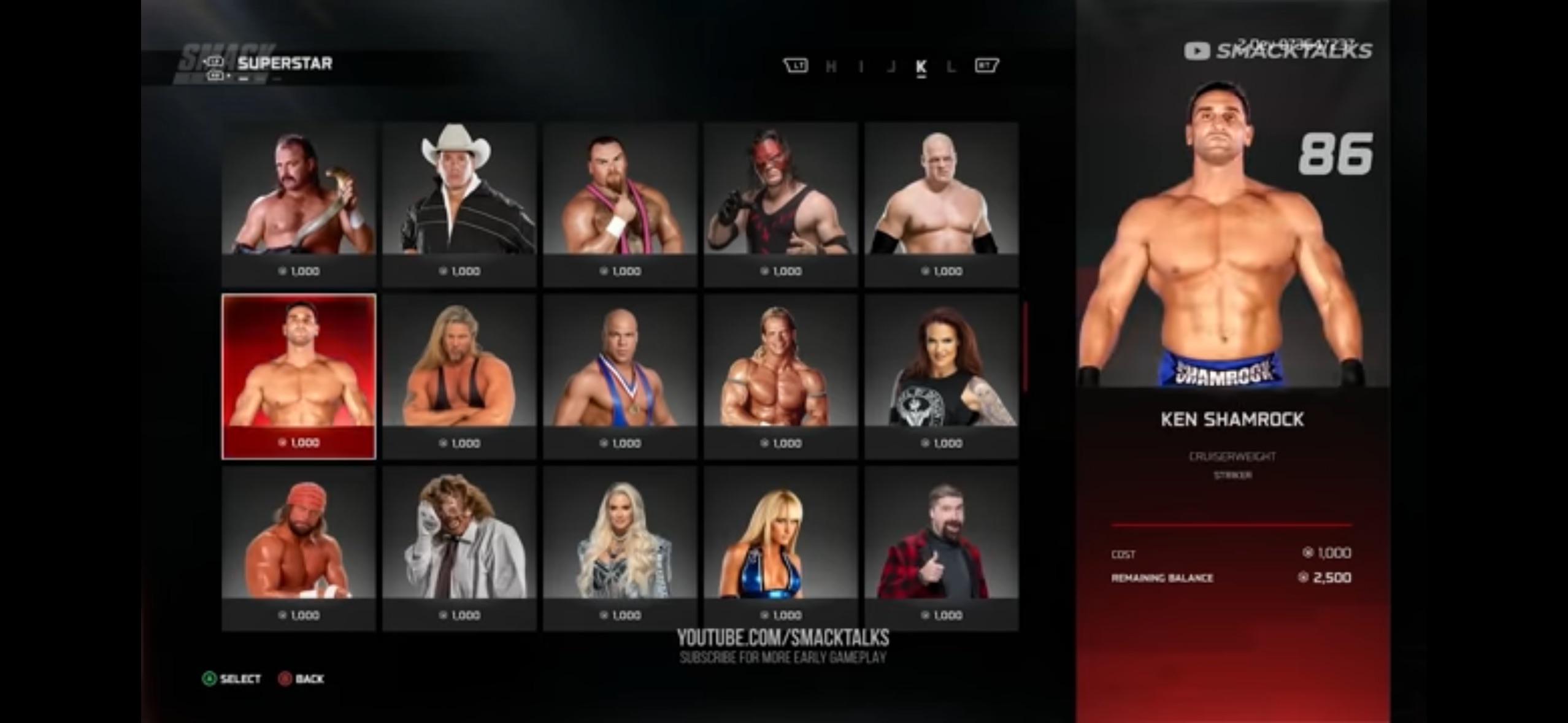Select the highlighted Ken Shamrock tile
Viewport: 1568px width, 723px height.
coord(299,375)
